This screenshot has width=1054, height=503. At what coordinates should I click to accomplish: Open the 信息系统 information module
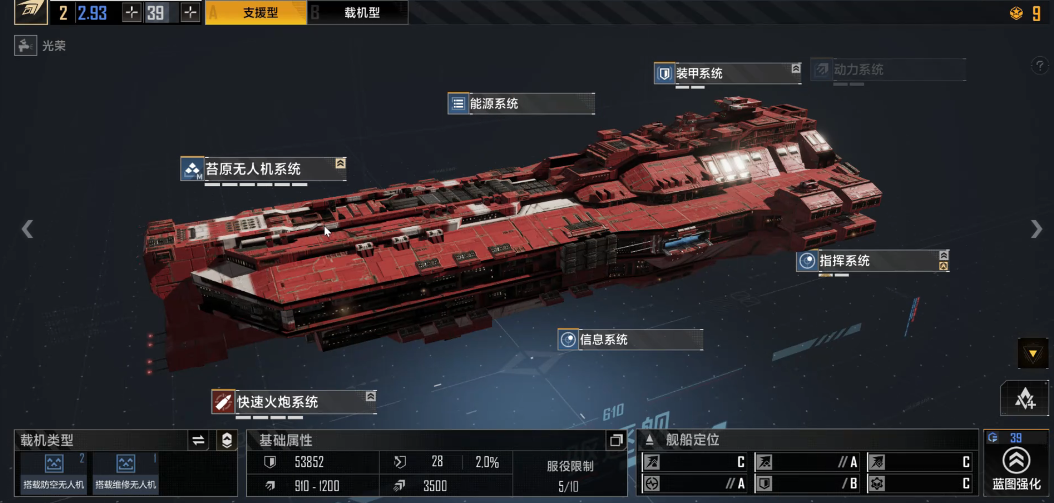pyautogui.click(x=630, y=339)
